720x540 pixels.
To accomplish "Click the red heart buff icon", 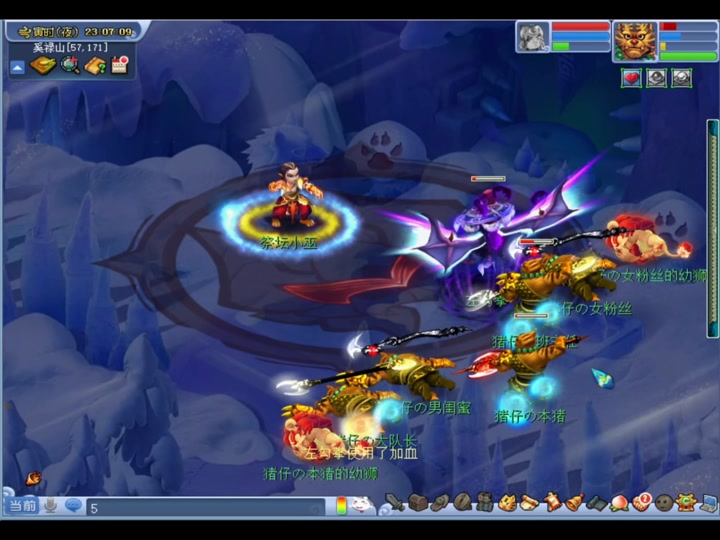I will [x=631, y=78].
